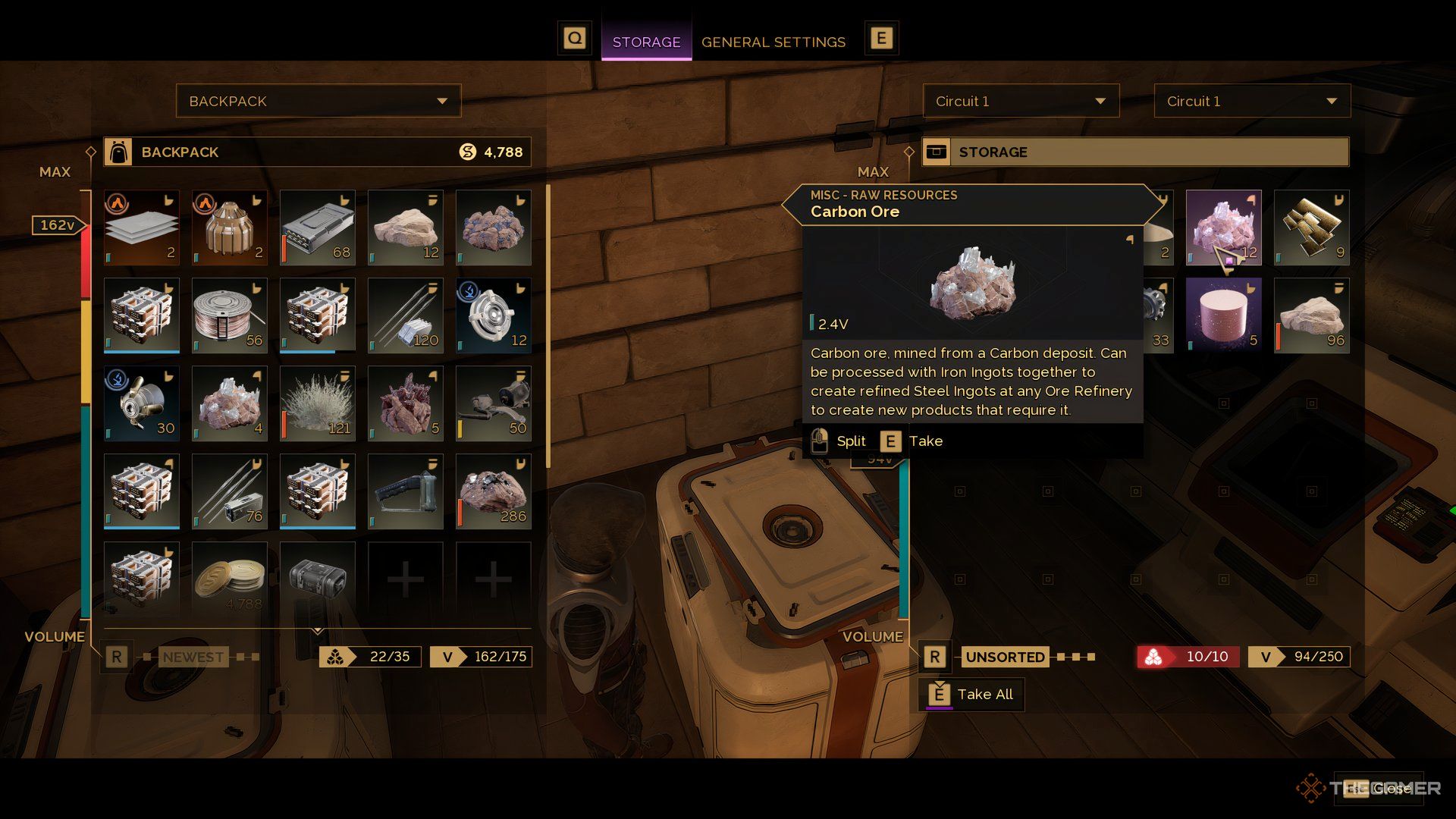Open the Backpack dropdown
This screenshot has height=819, width=1456.
318,101
